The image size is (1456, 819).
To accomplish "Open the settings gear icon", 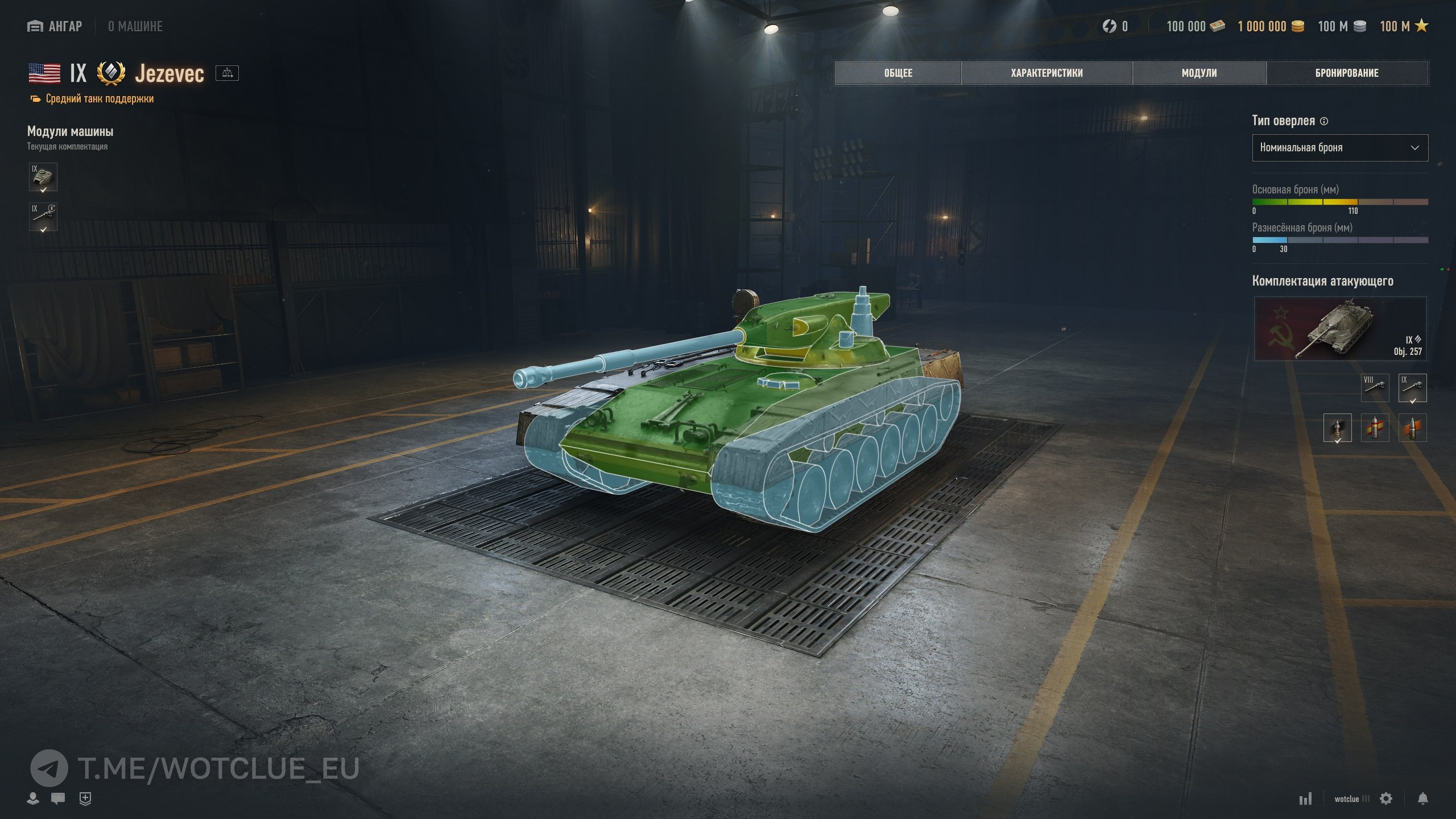I will point(1386,799).
